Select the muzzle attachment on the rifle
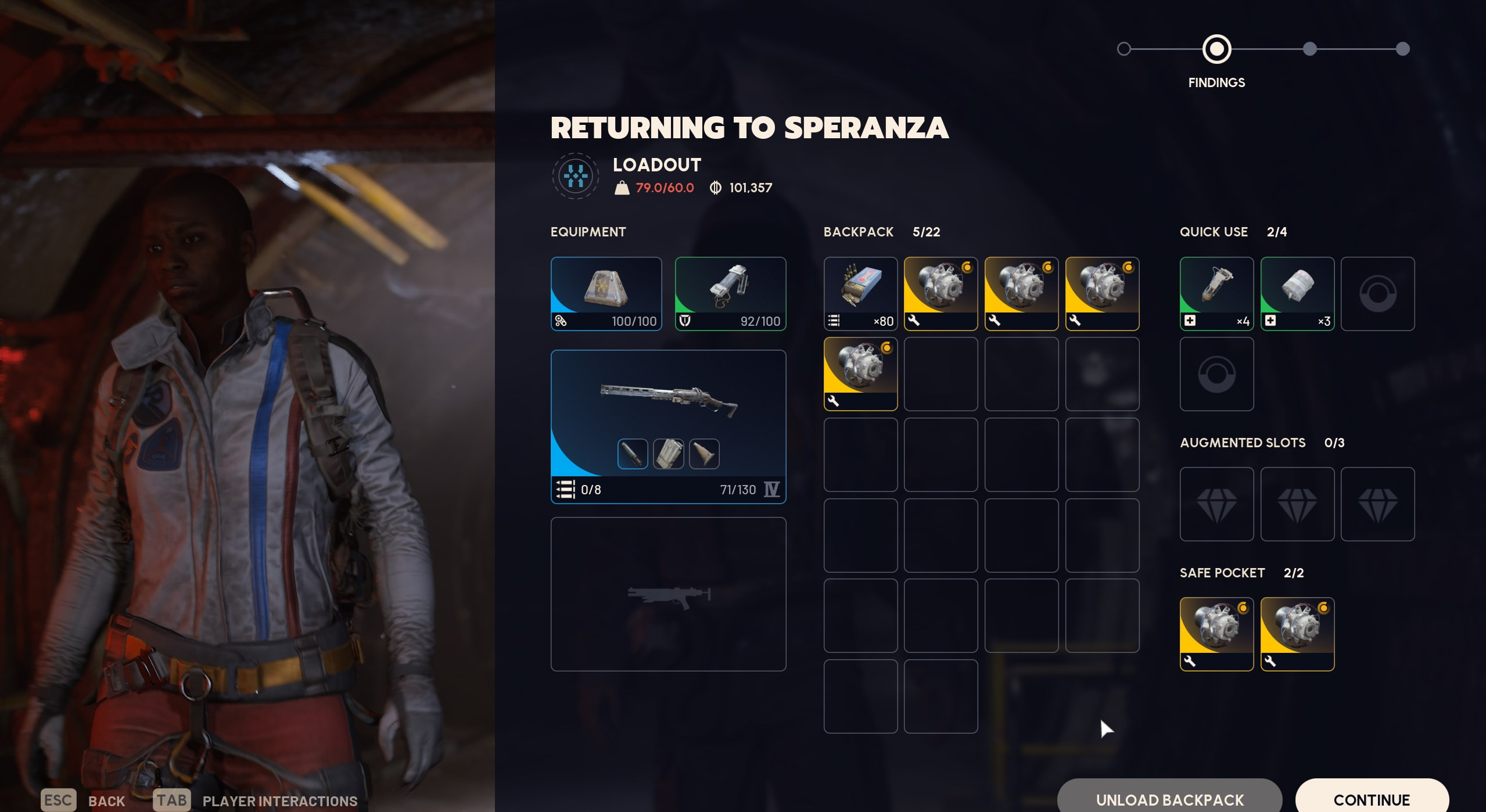 click(x=632, y=454)
